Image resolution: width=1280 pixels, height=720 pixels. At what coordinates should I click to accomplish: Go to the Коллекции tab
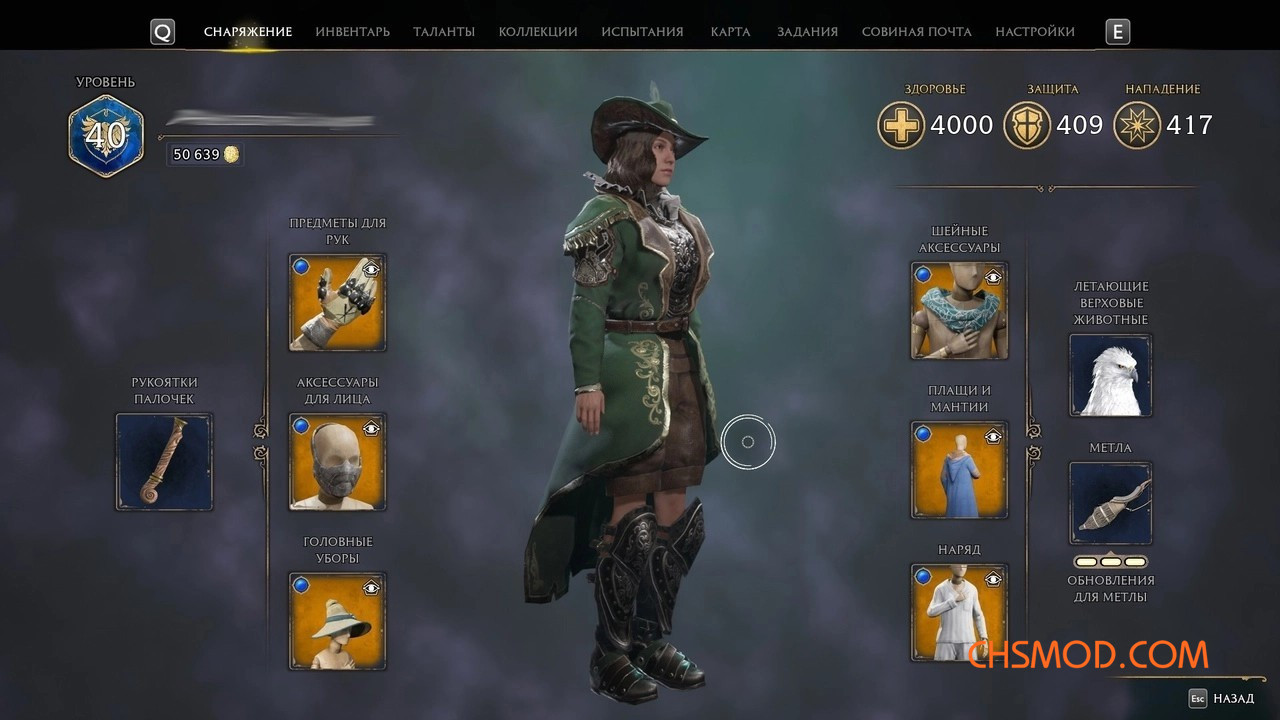(538, 32)
